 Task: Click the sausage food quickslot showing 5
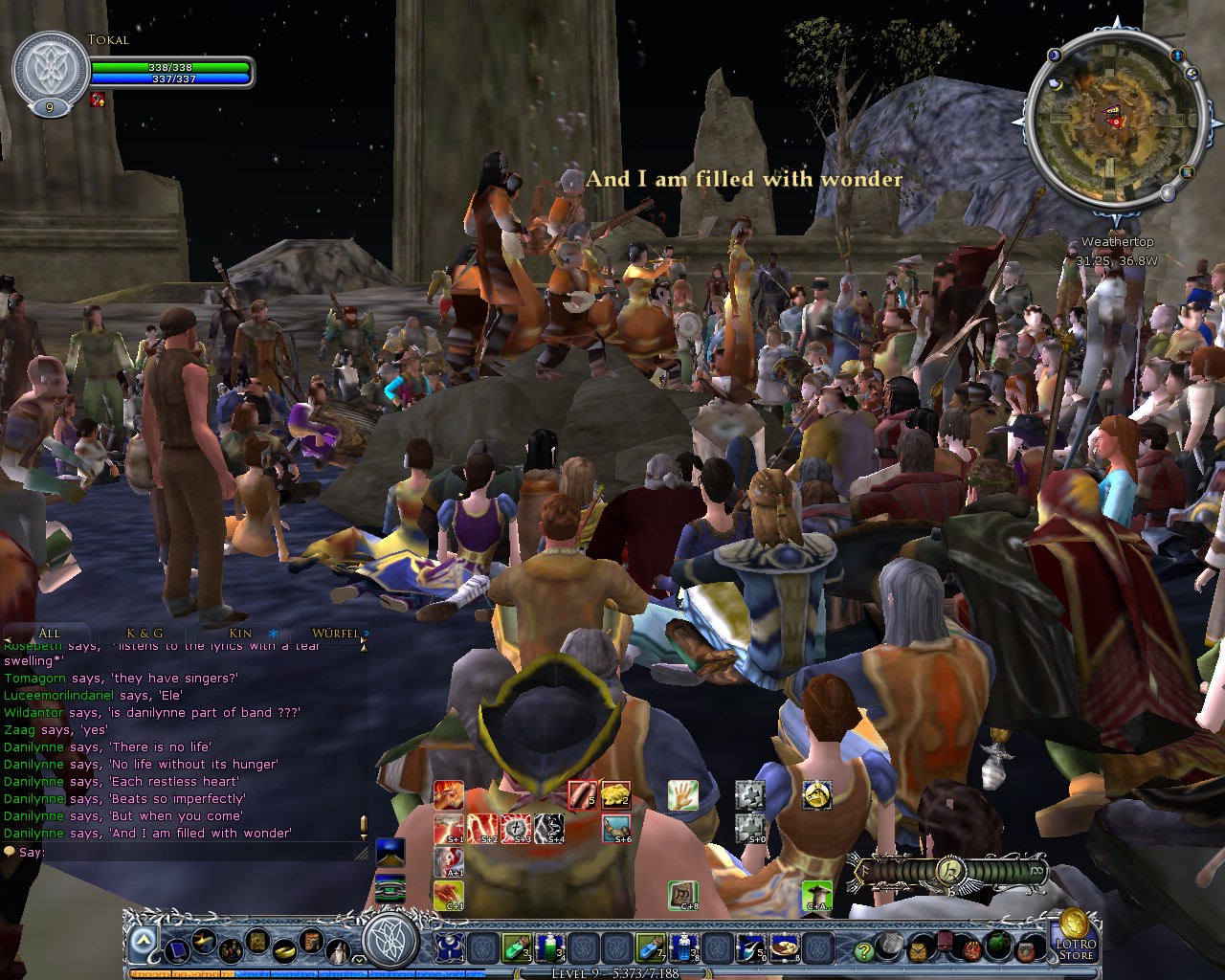pos(583,794)
